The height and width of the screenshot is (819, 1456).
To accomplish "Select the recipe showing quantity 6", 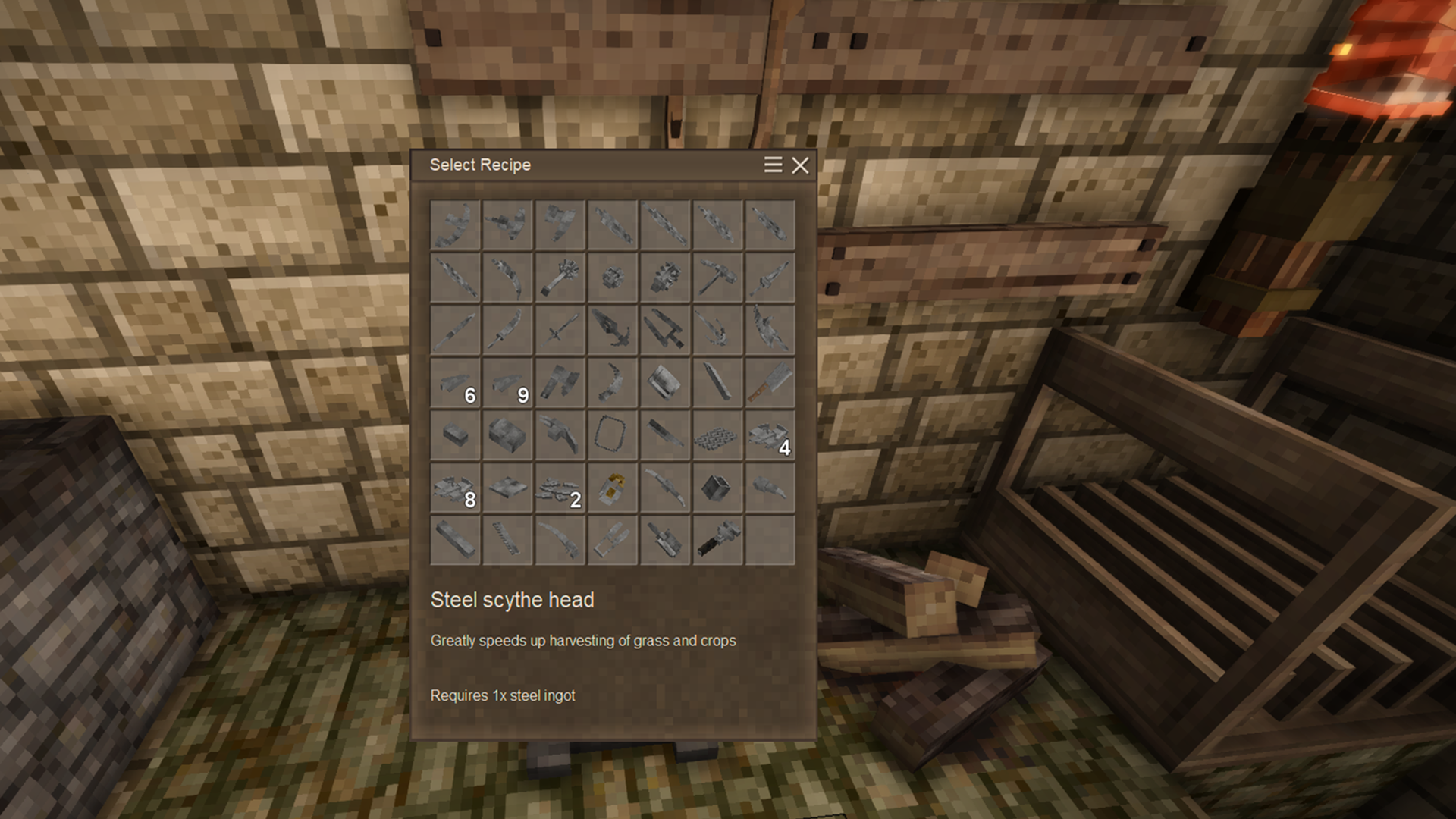I will point(455,383).
